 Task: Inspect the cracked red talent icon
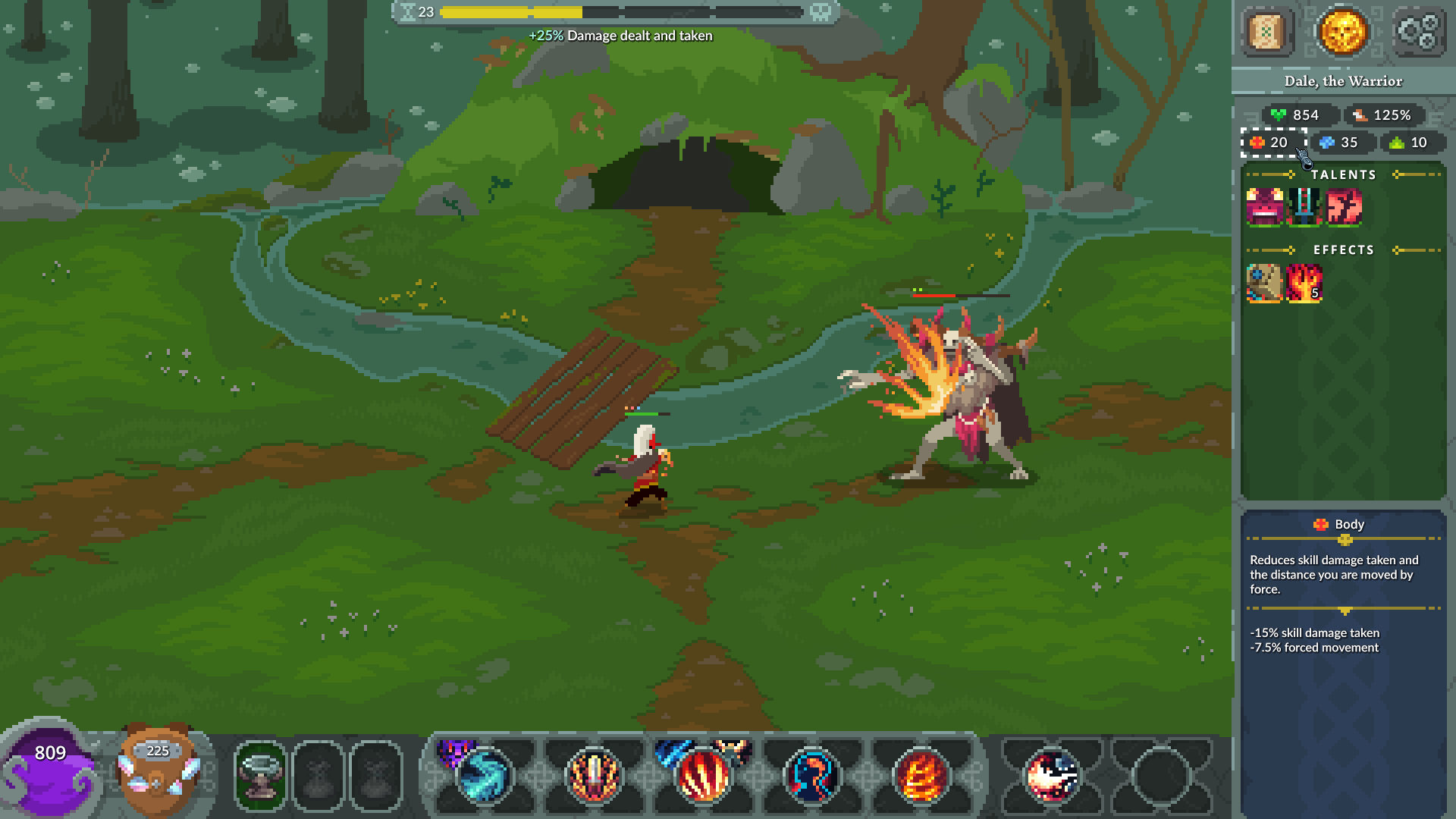tap(1343, 207)
